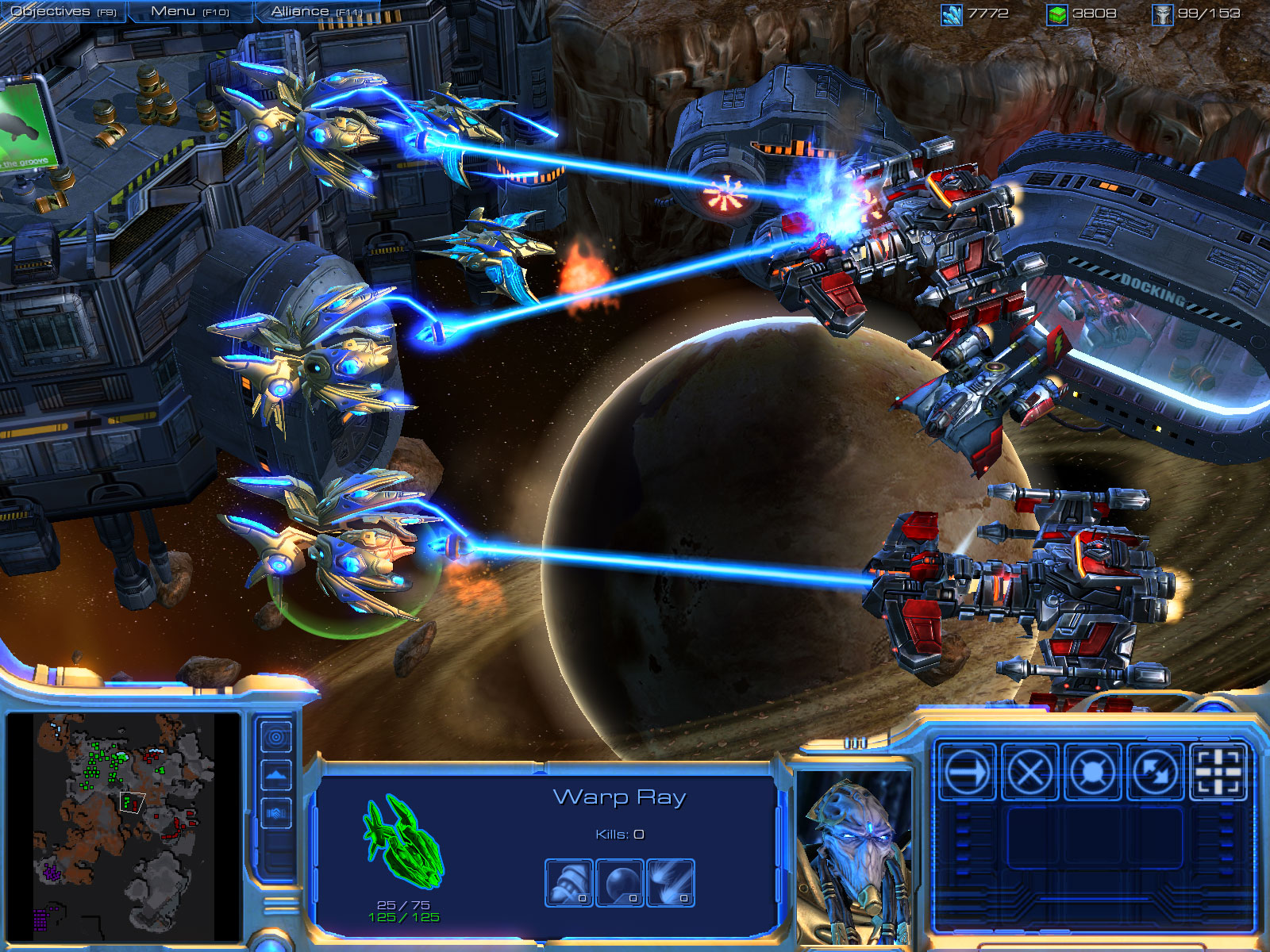Select the Patrol command icon
The width and height of the screenshot is (1270, 952).
(x=1153, y=773)
